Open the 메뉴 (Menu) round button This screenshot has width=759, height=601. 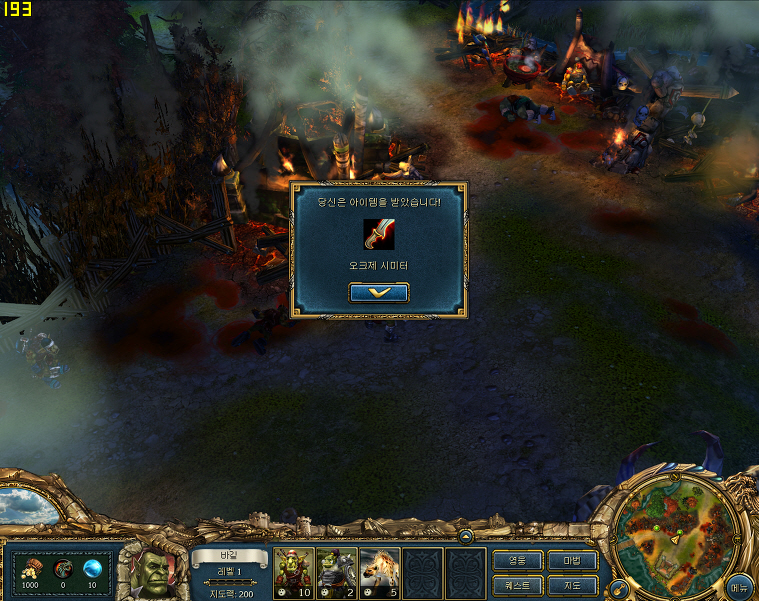[740, 586]
